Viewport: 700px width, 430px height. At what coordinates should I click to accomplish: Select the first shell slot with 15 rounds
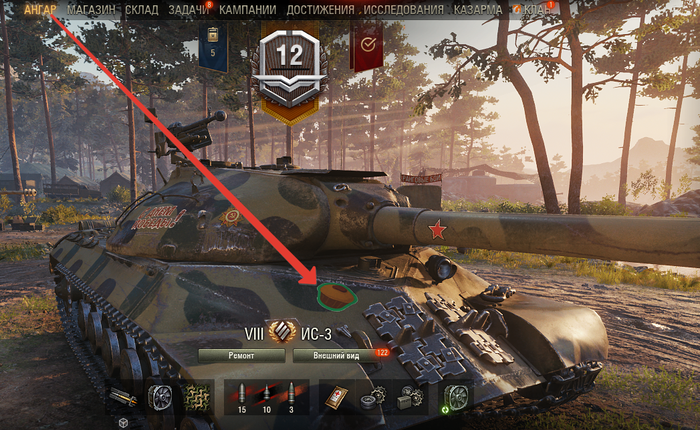point(241,396)
